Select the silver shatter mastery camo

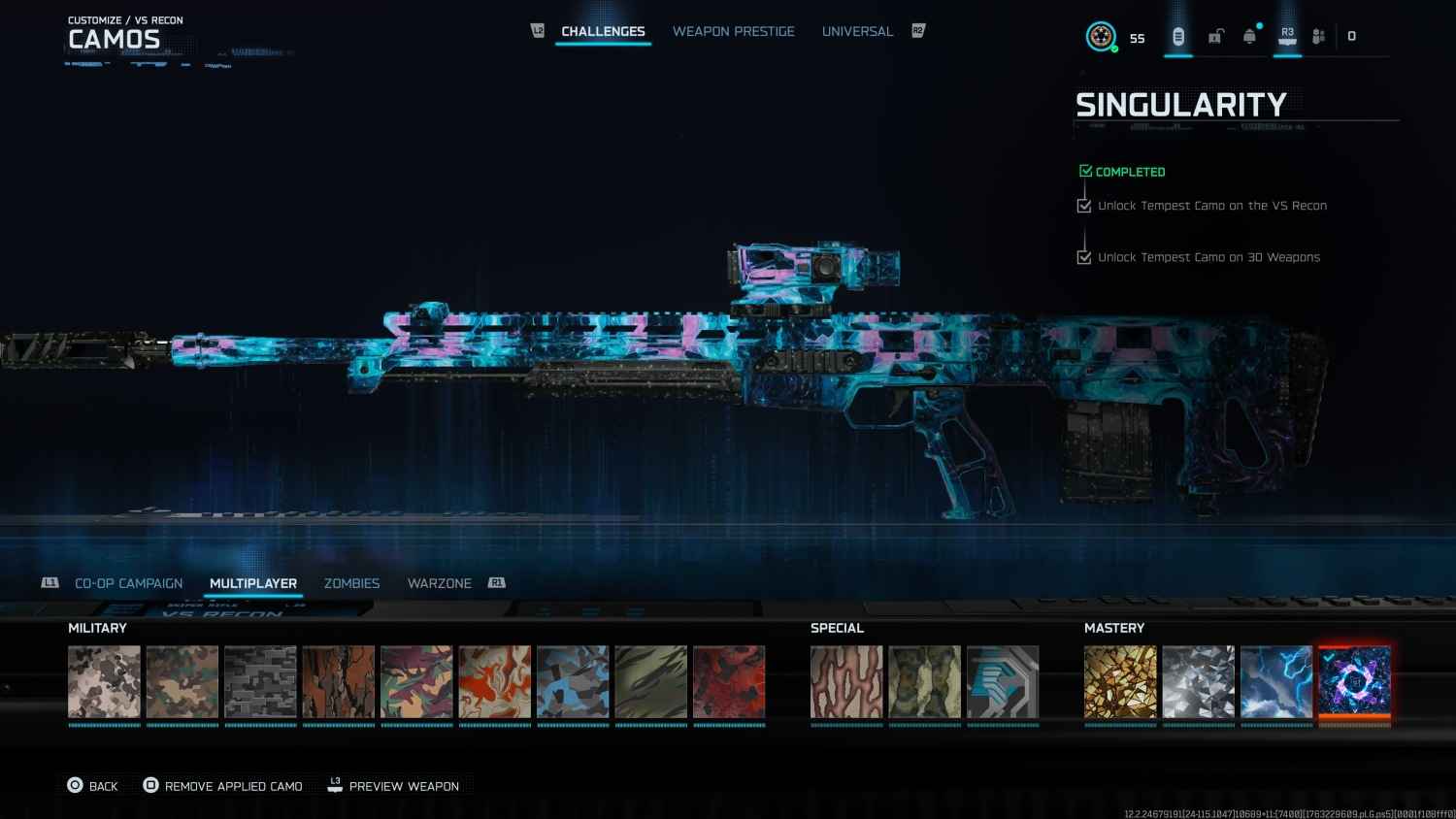pyautogui.click(x=1198, y=682)
